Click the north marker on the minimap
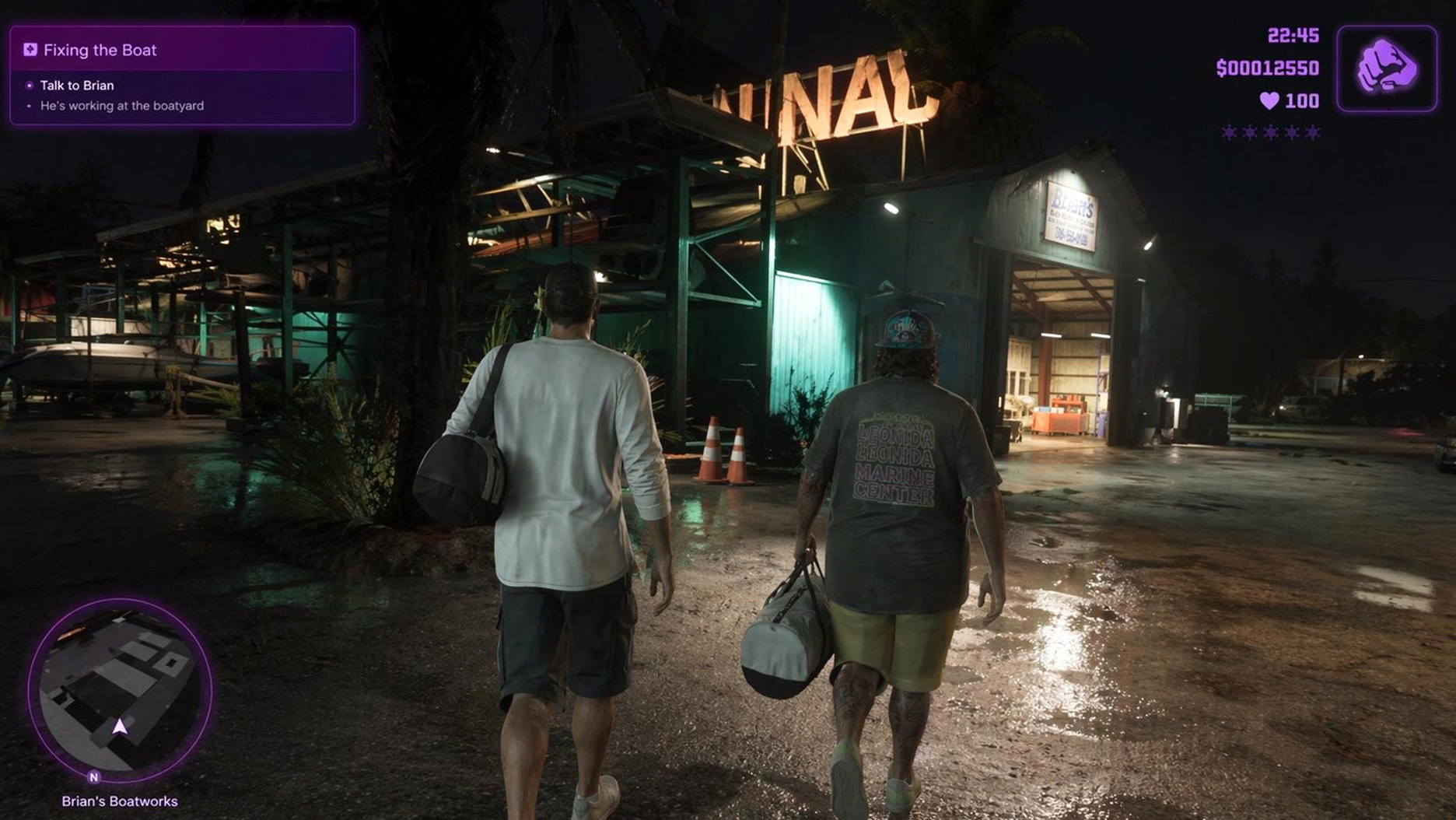 click(x=94, y=776)
